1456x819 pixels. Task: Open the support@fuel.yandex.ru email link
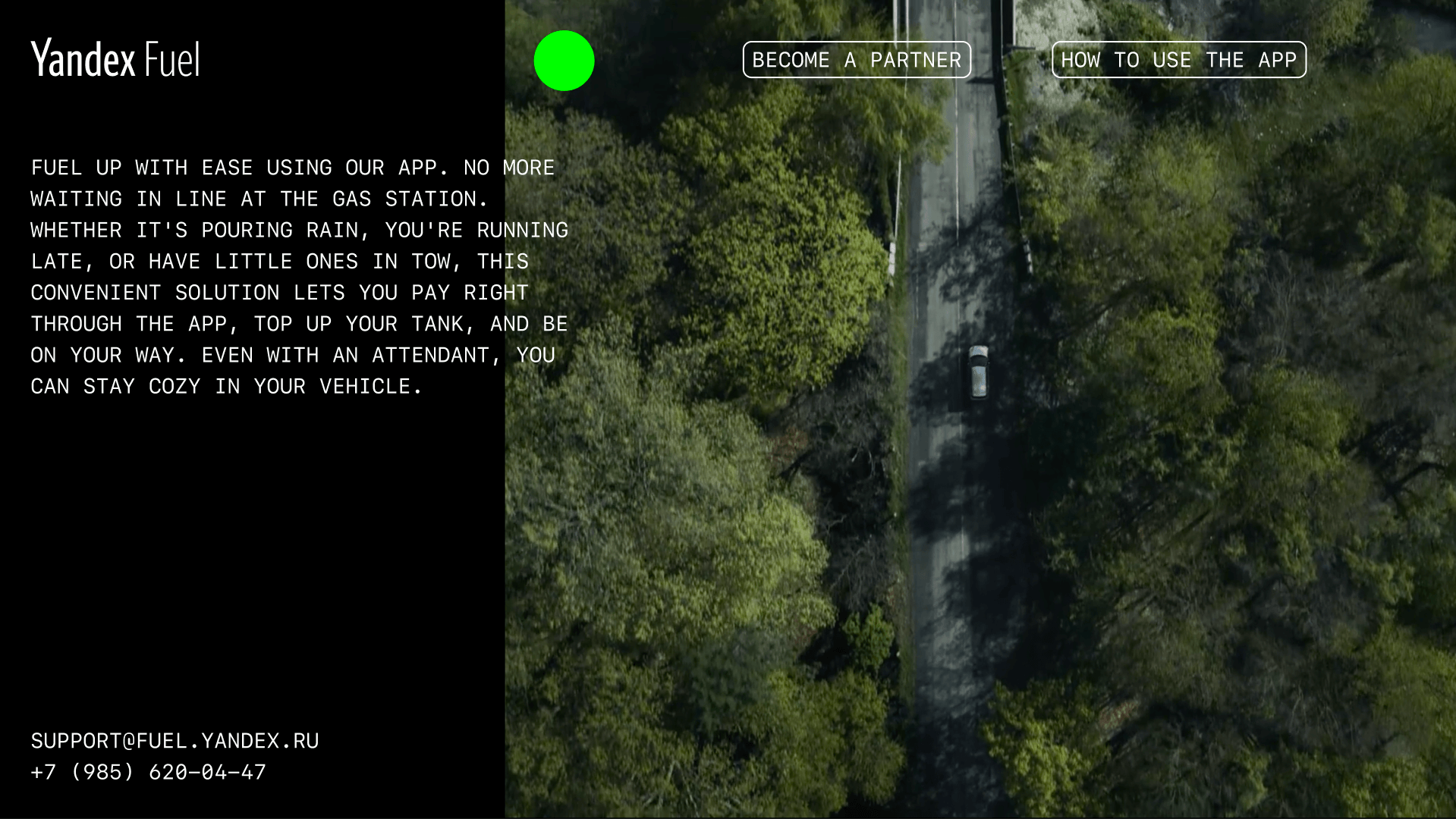pyautogui.click(x=175, y=741)
